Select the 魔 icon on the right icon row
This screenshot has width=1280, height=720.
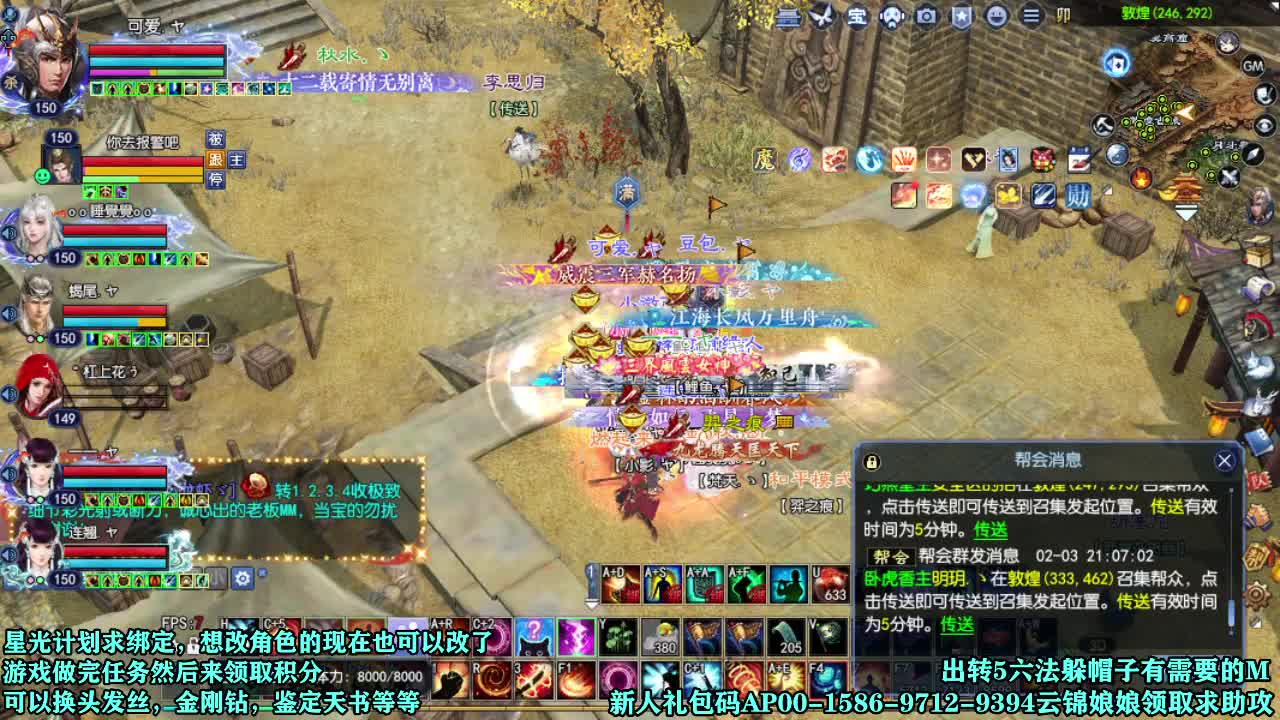click(x=762, y=158)
